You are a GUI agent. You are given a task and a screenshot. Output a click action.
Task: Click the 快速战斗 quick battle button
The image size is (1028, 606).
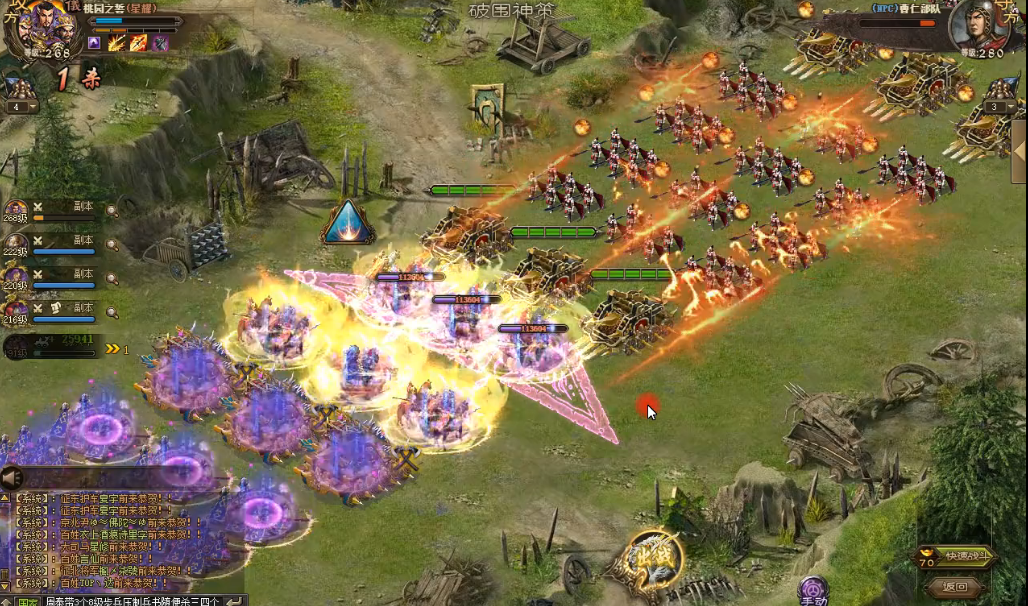(x=955, y=557)
